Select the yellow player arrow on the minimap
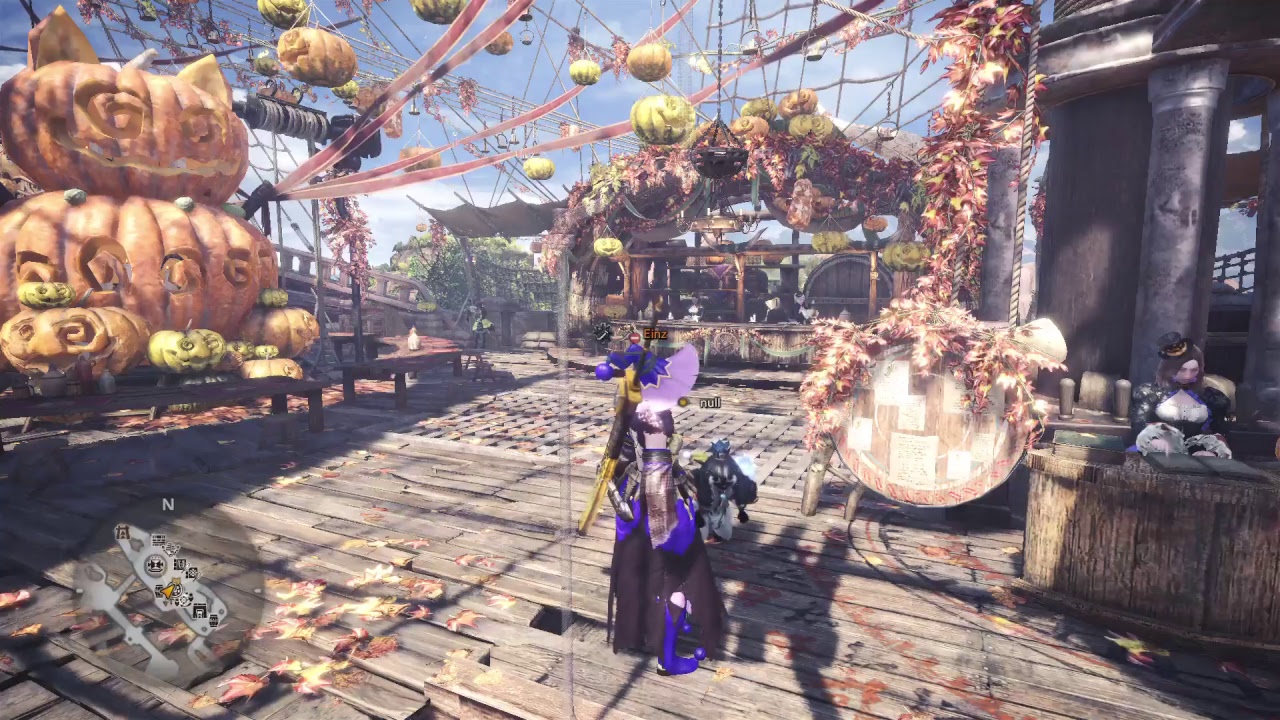 (x=168, y=591)
